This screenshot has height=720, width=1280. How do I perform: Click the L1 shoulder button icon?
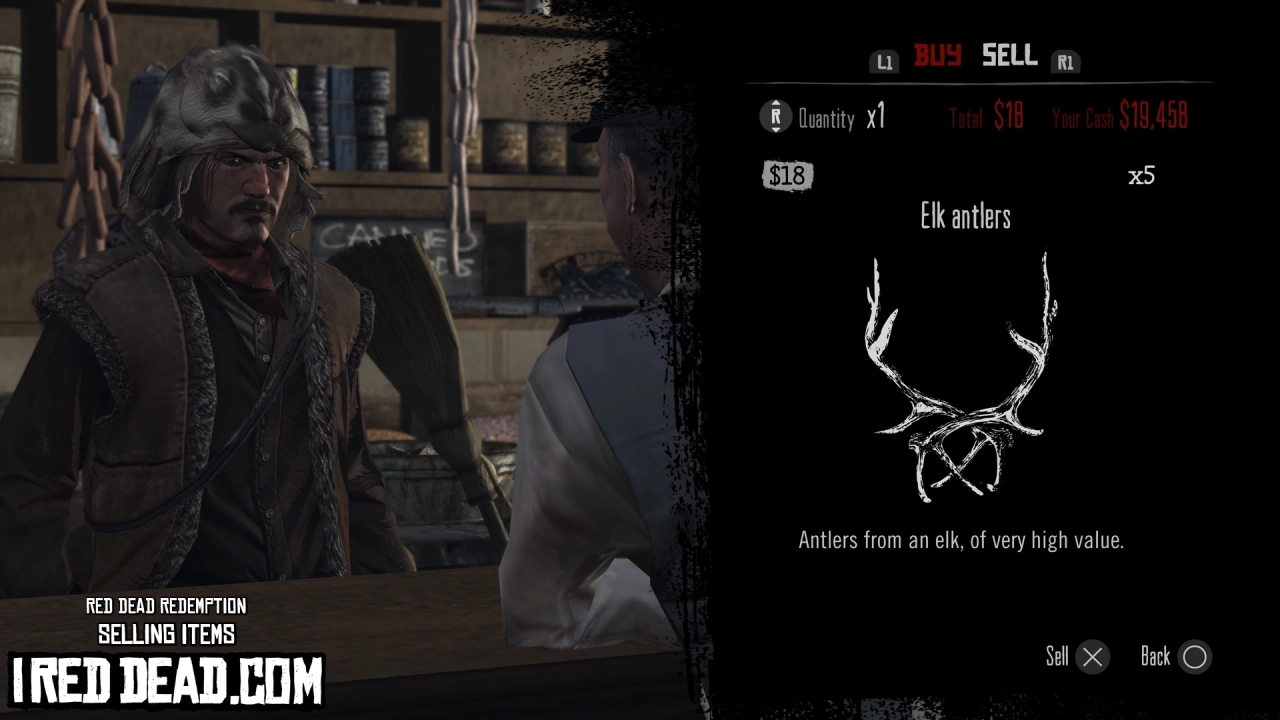click(x=884, y=60)
